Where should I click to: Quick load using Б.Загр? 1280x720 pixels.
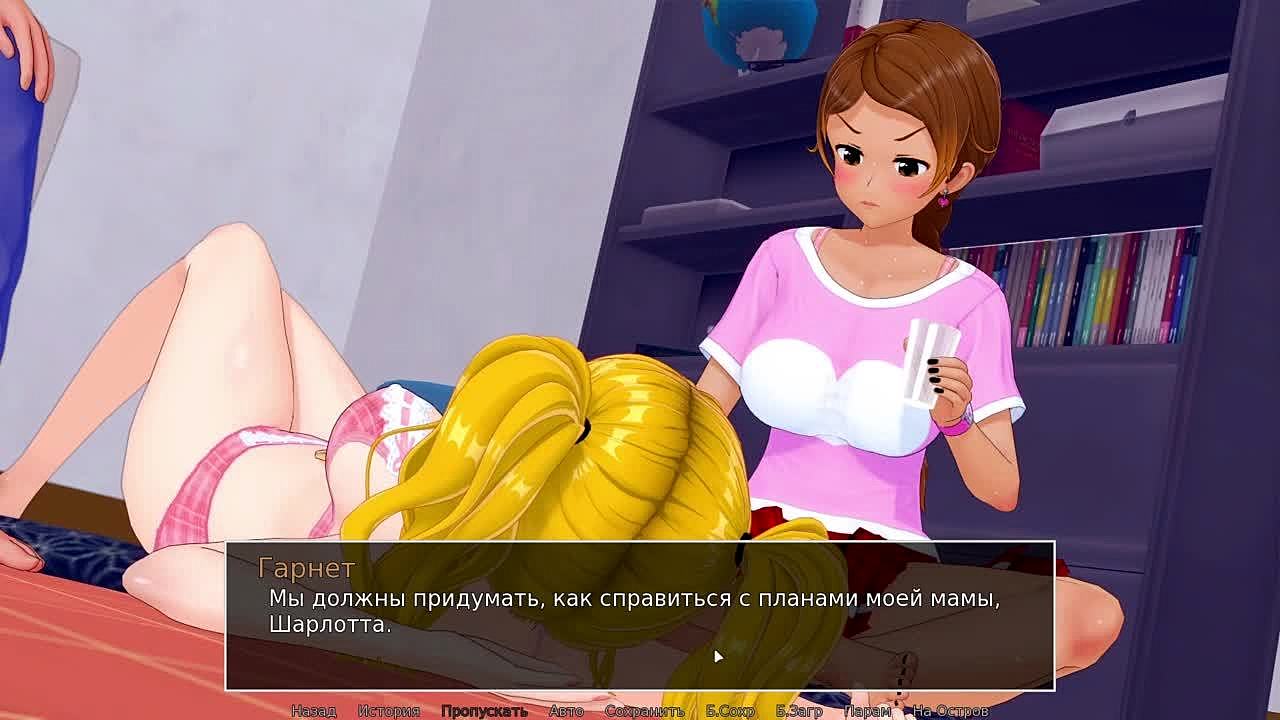pyautogui.click(x=799, y=711)
